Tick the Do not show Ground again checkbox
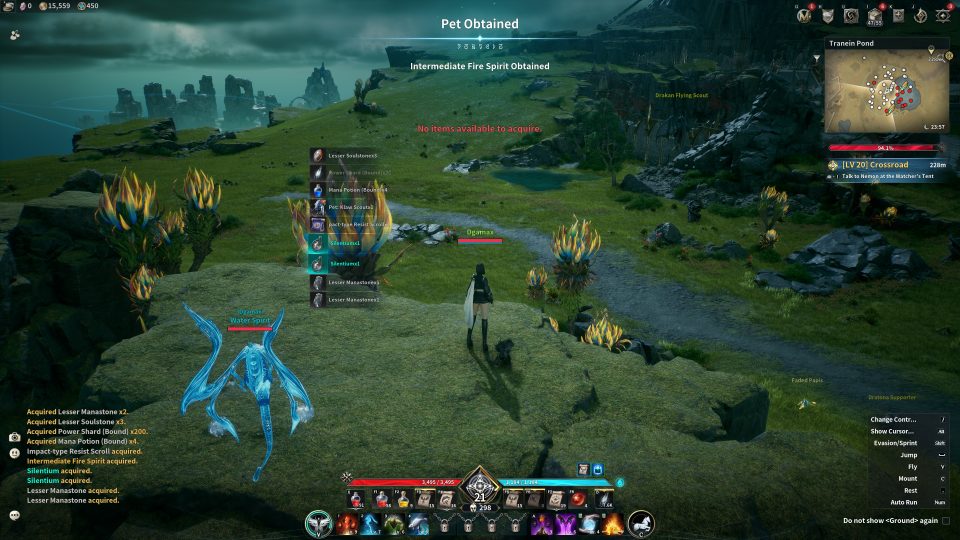 (946, 520)
